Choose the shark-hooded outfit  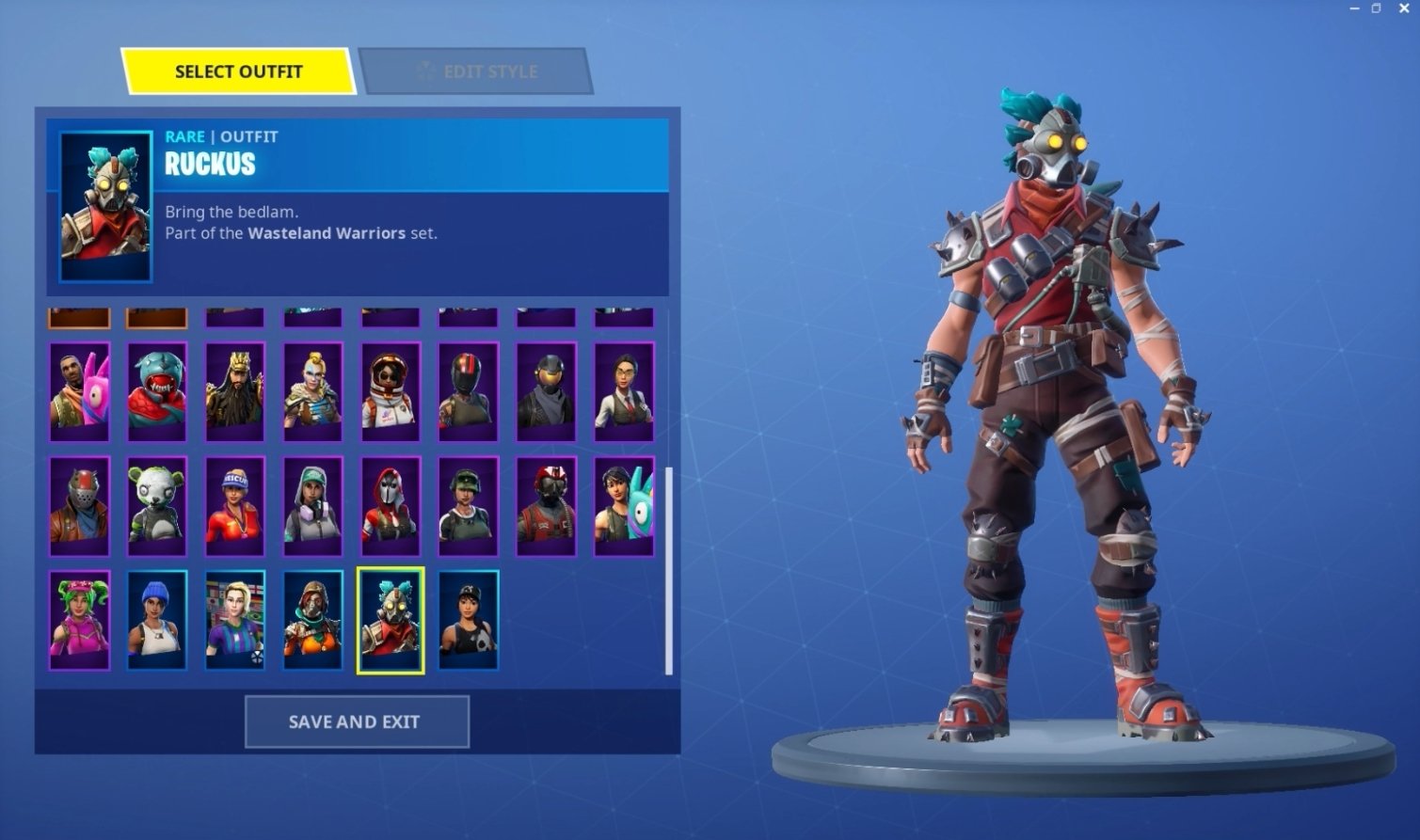[157, 391]
